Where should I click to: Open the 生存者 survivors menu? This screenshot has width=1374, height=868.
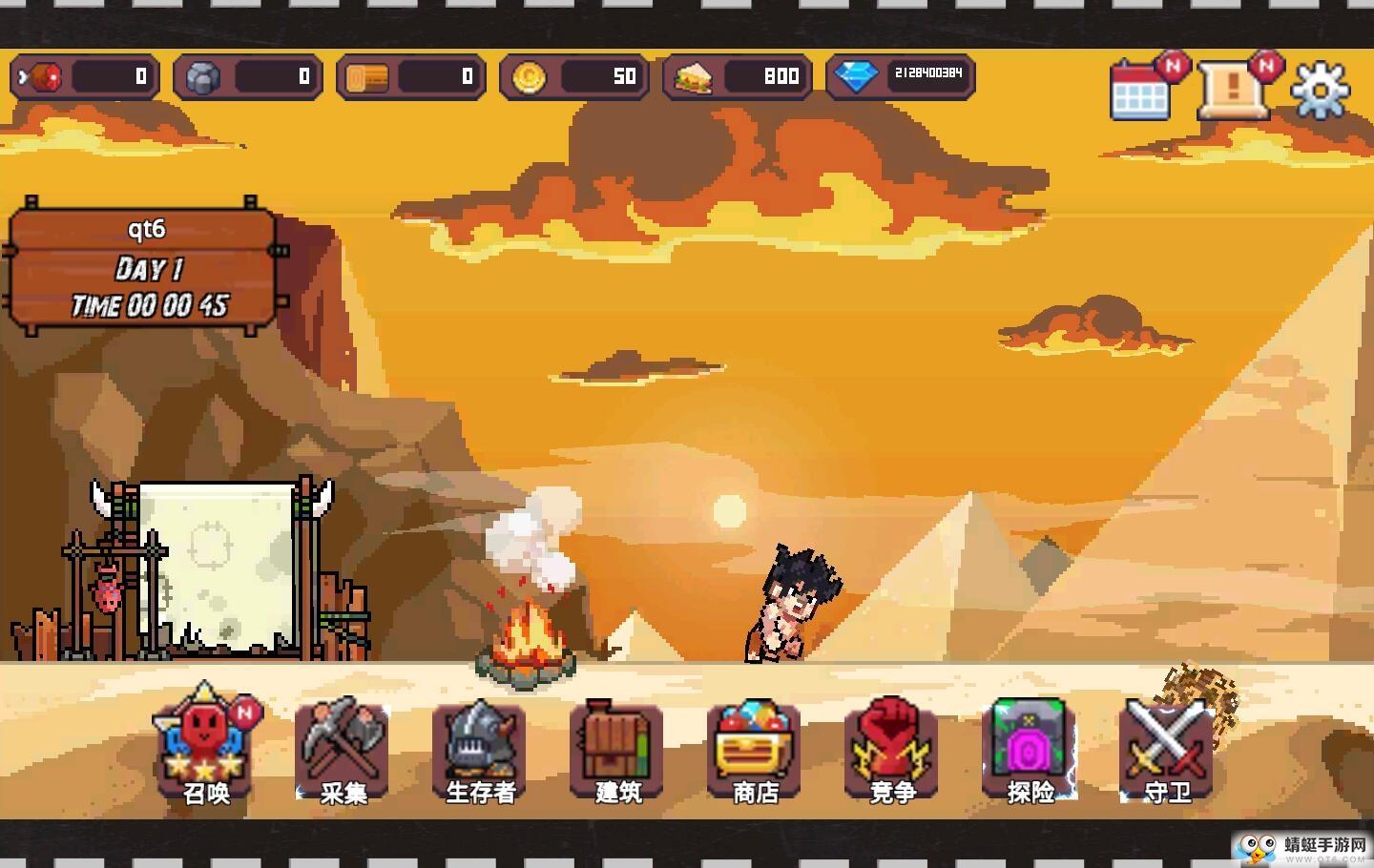(480, 750)
